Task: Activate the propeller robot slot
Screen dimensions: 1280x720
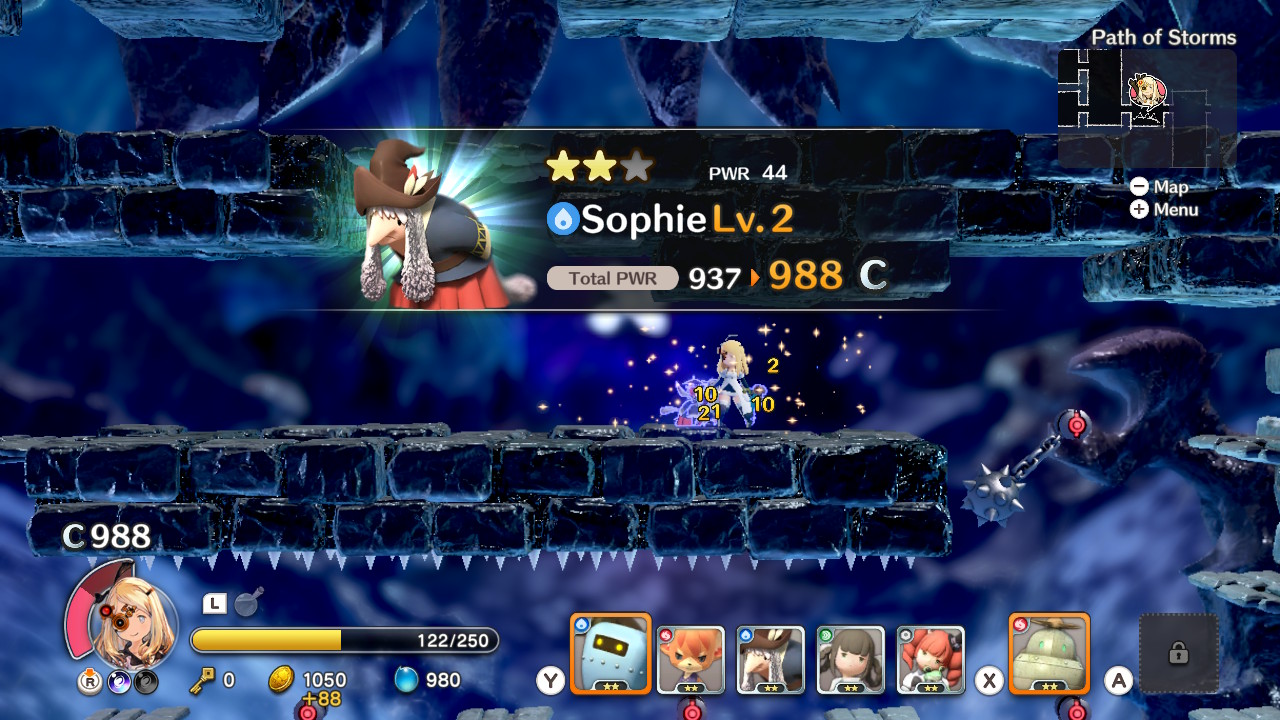Action: click(x=1049, y=654)
